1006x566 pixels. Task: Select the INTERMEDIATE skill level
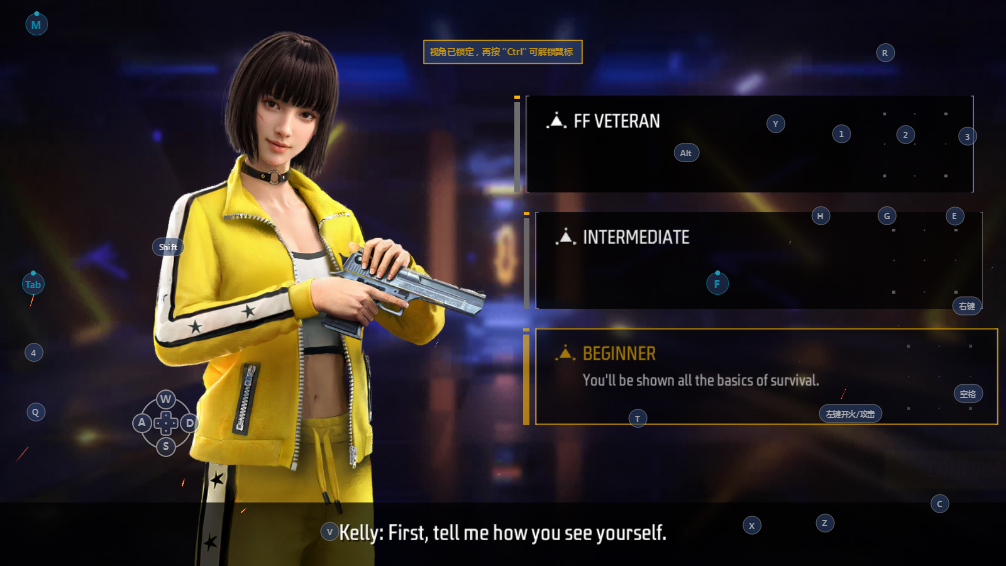636,238
